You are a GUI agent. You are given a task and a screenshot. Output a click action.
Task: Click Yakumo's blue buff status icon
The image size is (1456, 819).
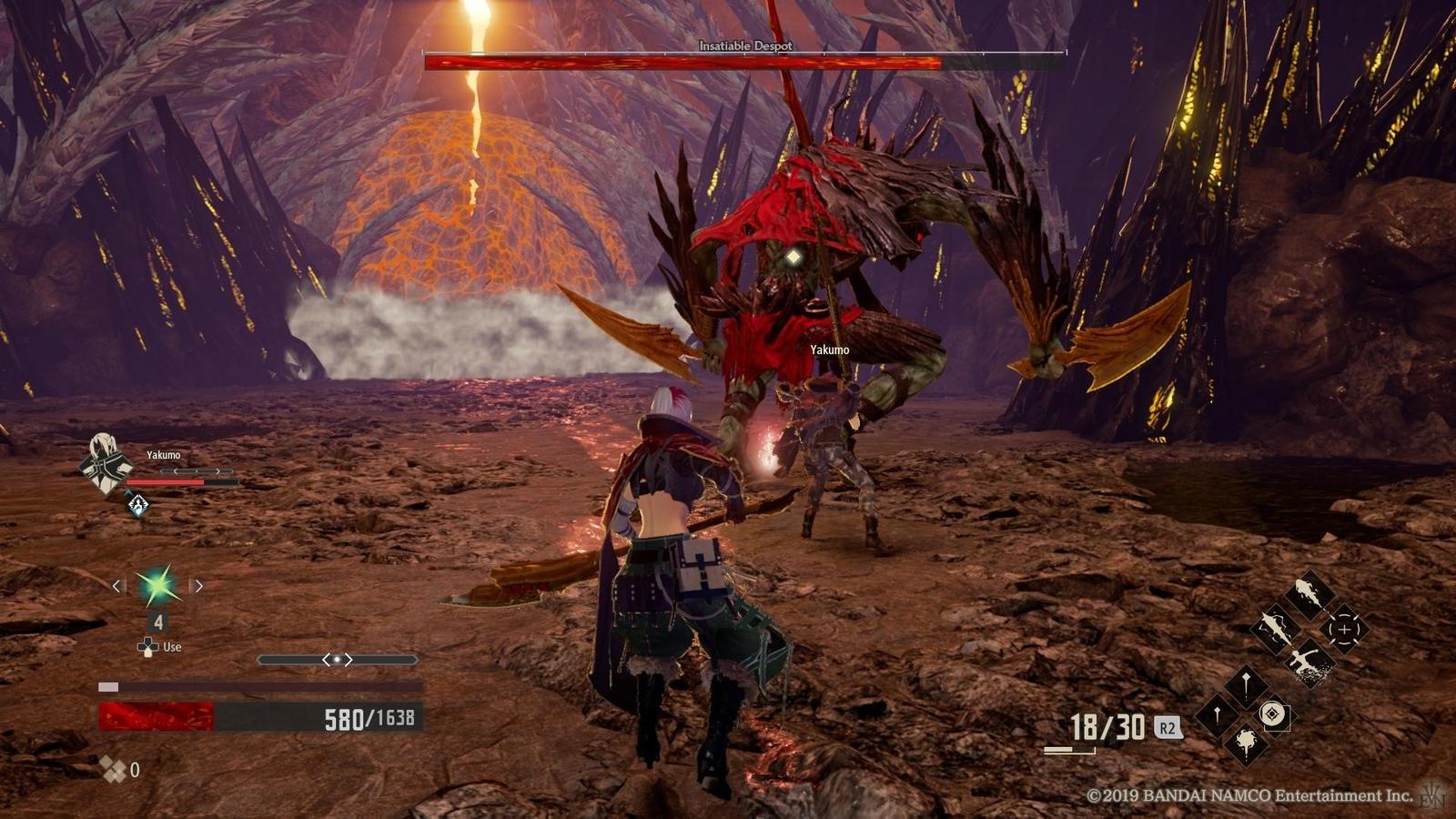coord(137,504)
